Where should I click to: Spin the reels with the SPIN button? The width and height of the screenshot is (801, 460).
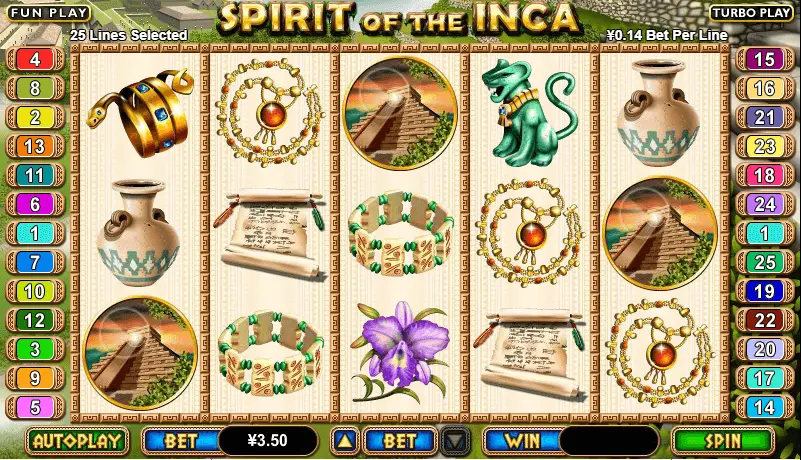coord(723,440)
